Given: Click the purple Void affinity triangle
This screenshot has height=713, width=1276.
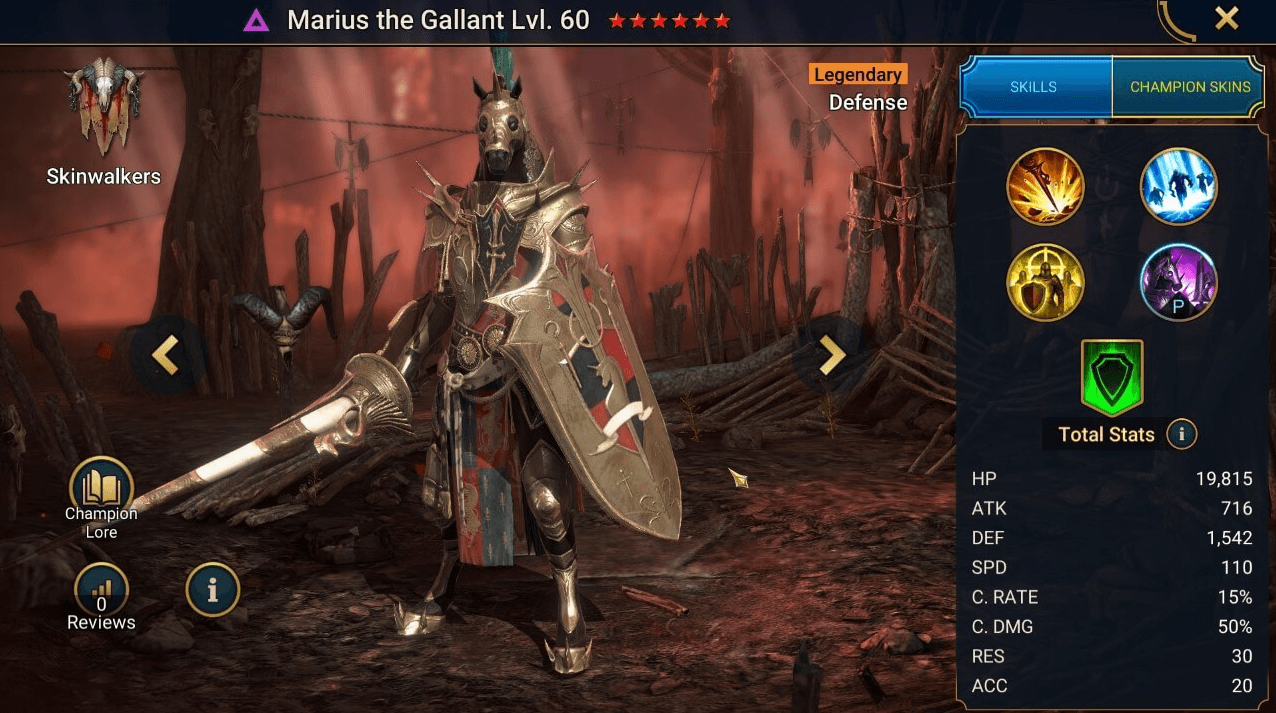Looking at the screenshot, I should pos(256,20).
